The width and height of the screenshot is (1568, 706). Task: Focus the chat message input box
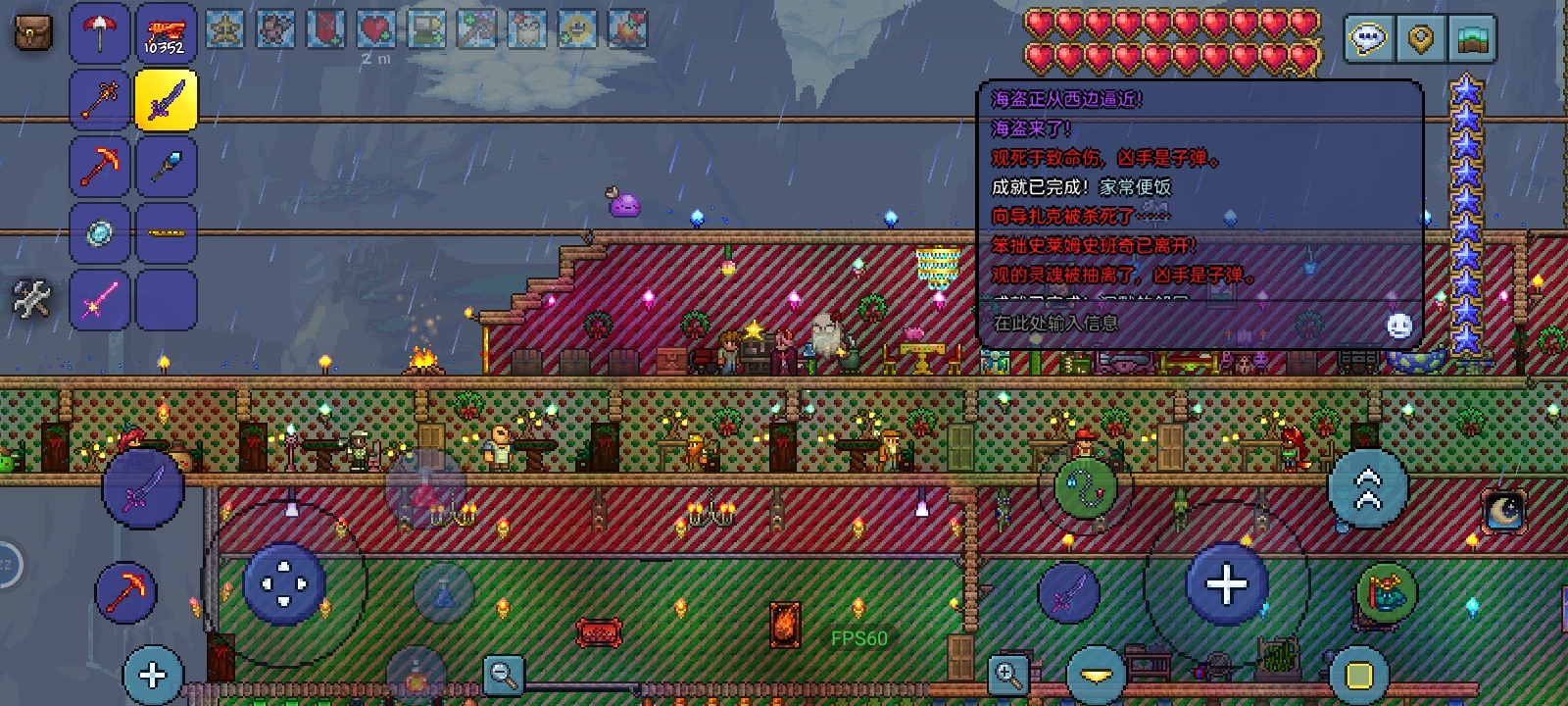coord(1176,323)
